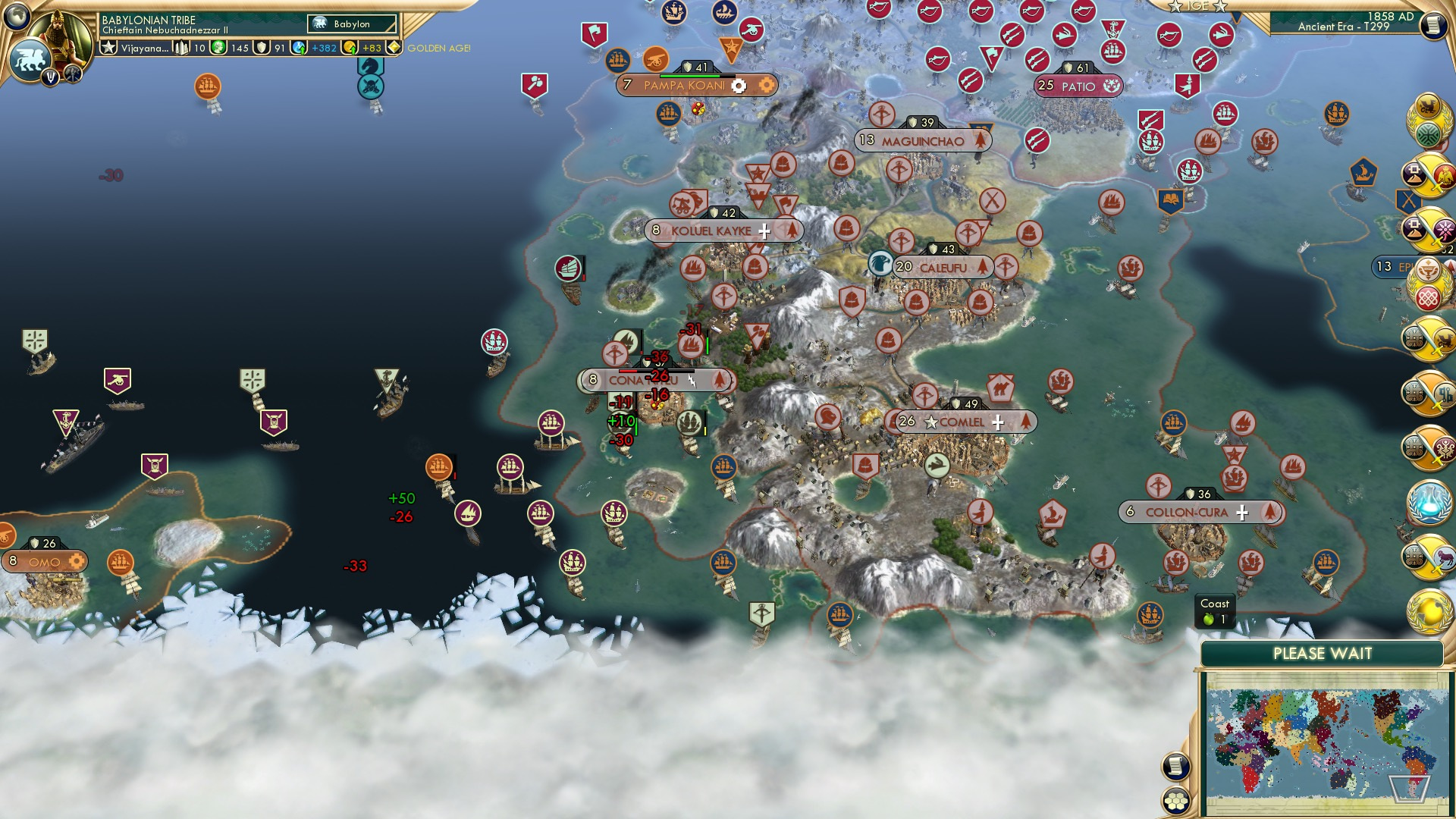Expand the Comlel city banner

click(999, 422)
